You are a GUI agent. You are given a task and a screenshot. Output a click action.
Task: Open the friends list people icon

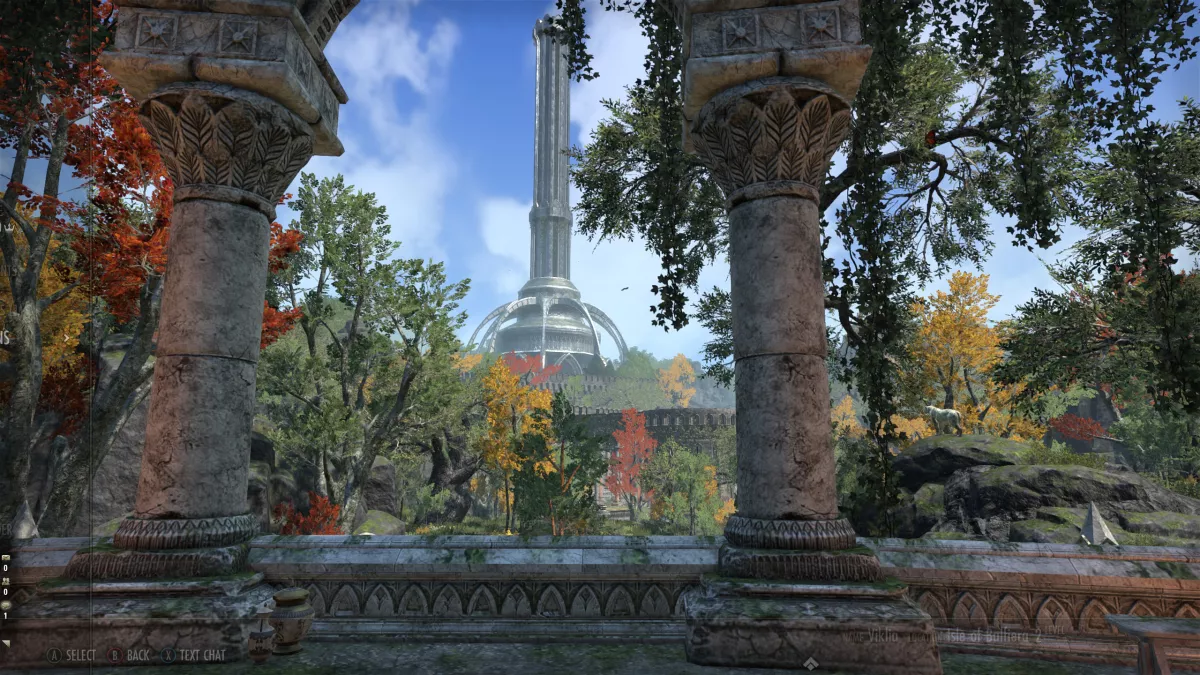pos(6,581)
